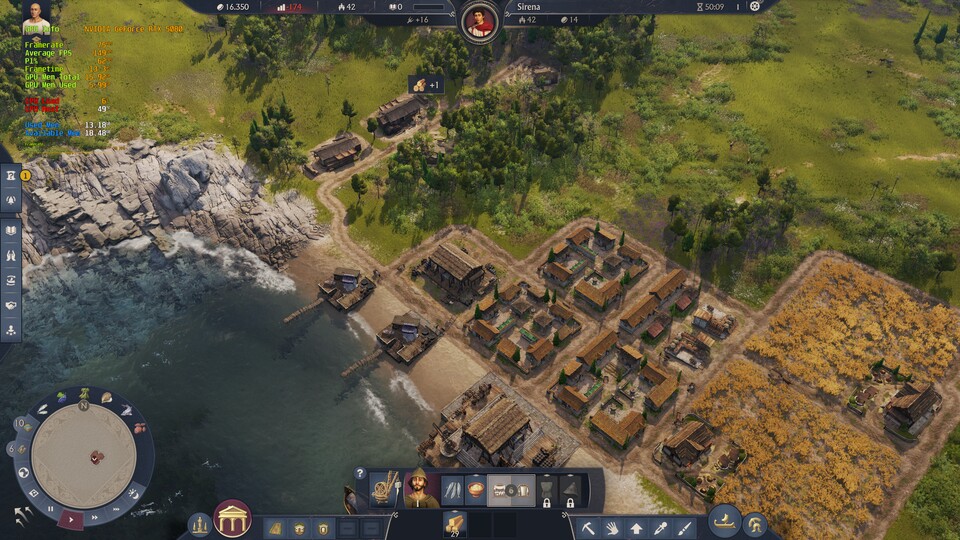Select the eyedropper copy tool

660,527
